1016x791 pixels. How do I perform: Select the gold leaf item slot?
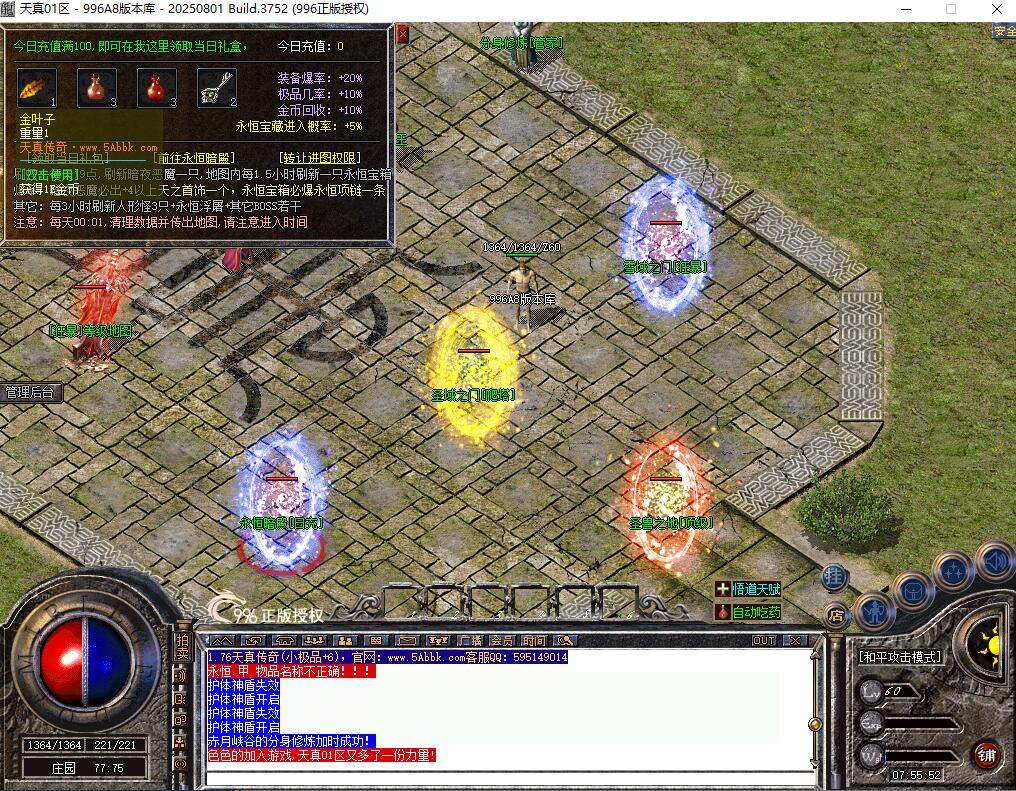tap(37, 88)
